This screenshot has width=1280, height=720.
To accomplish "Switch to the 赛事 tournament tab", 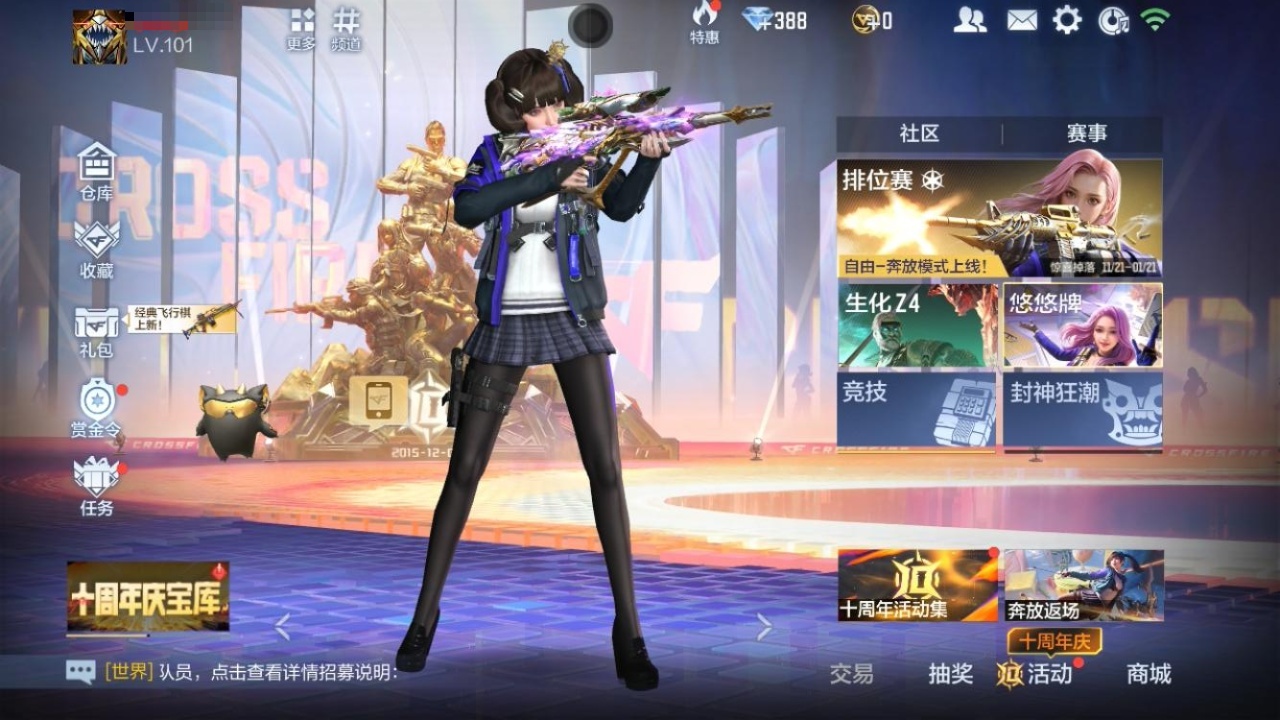I will pyautogui.click(x=1086, y=134).
